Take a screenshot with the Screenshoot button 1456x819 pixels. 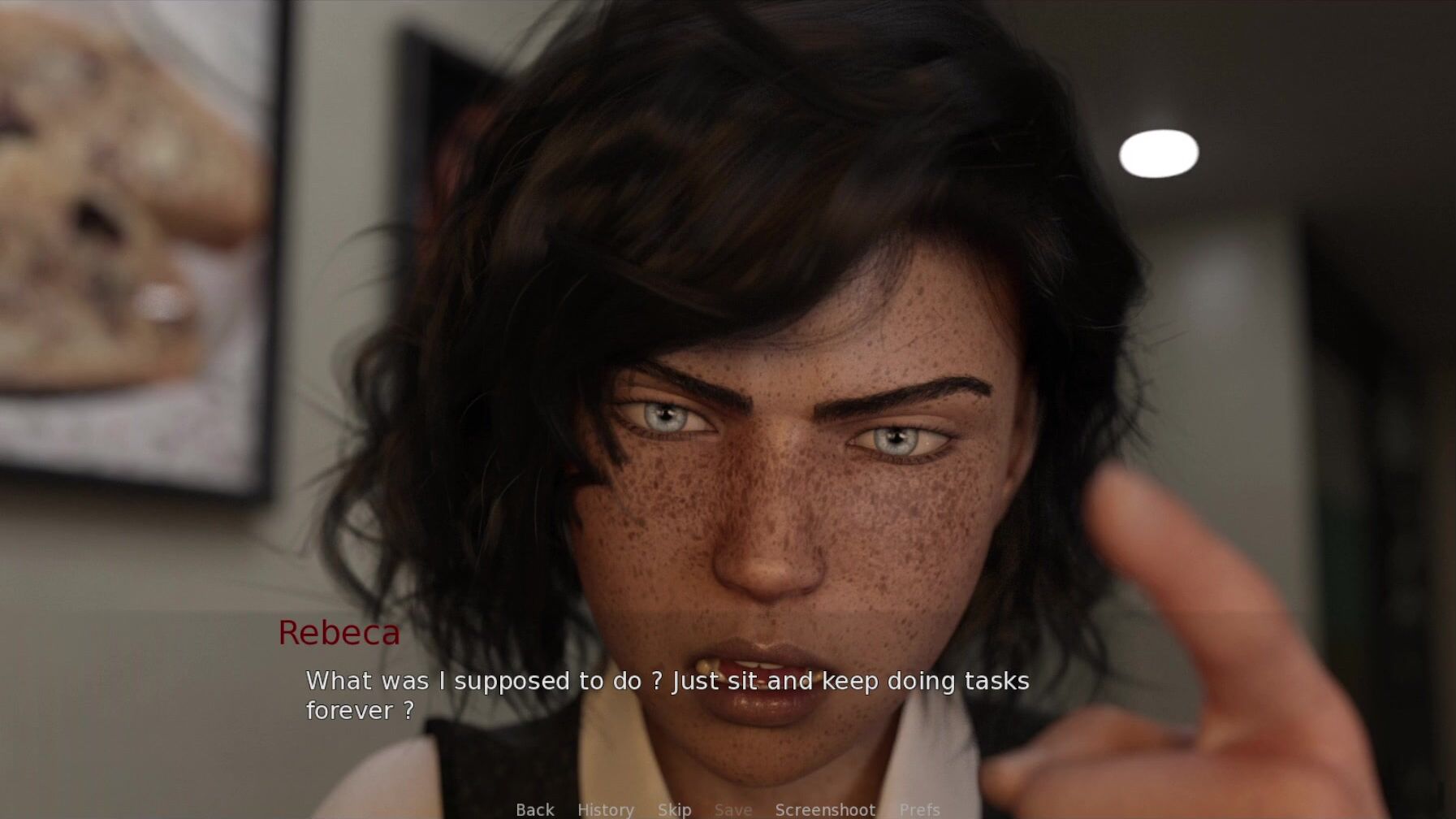pyautogui.click(x=825, y=809)
